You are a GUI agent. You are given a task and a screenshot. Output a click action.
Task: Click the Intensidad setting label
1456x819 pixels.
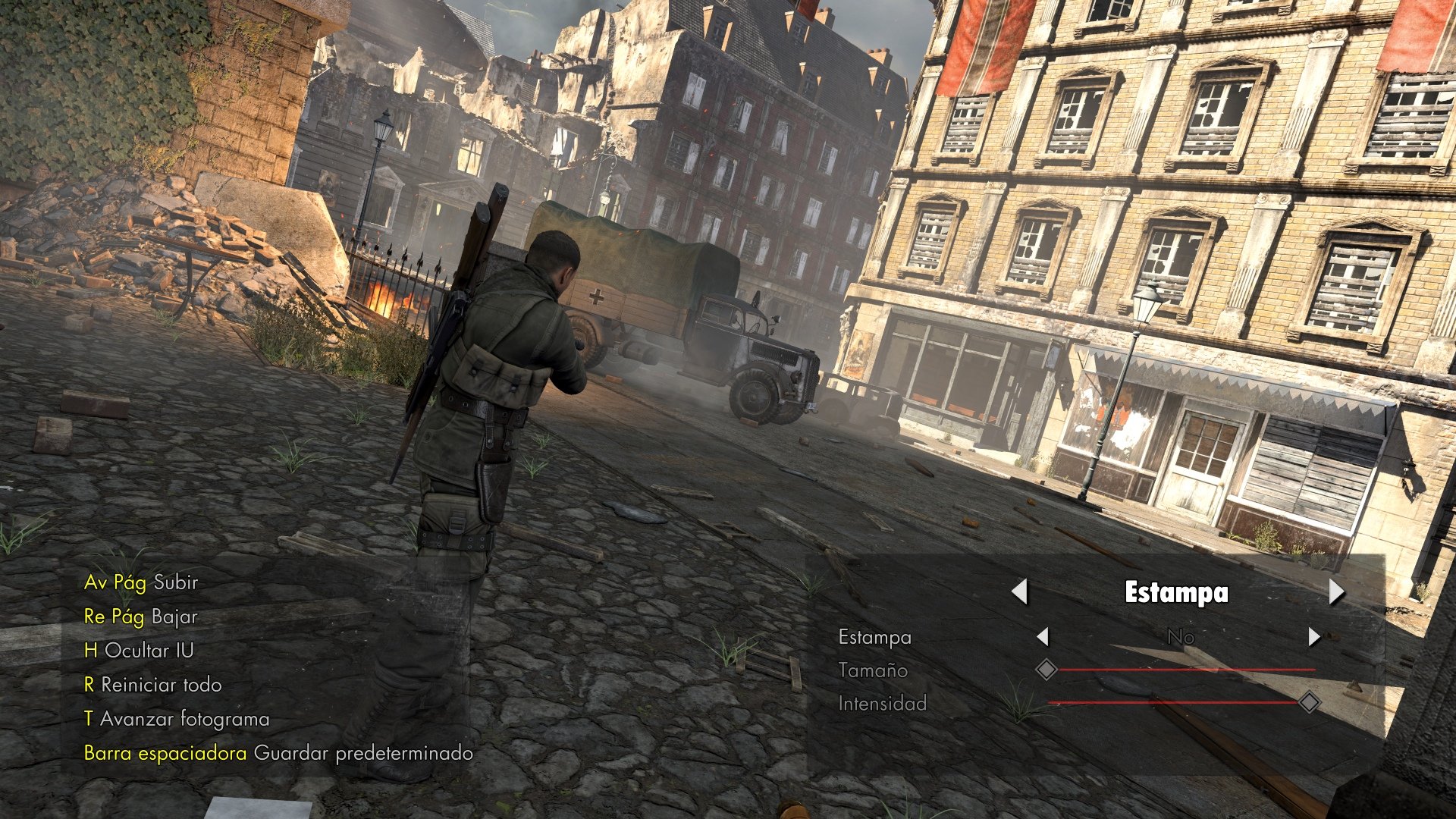click(883, 704)
